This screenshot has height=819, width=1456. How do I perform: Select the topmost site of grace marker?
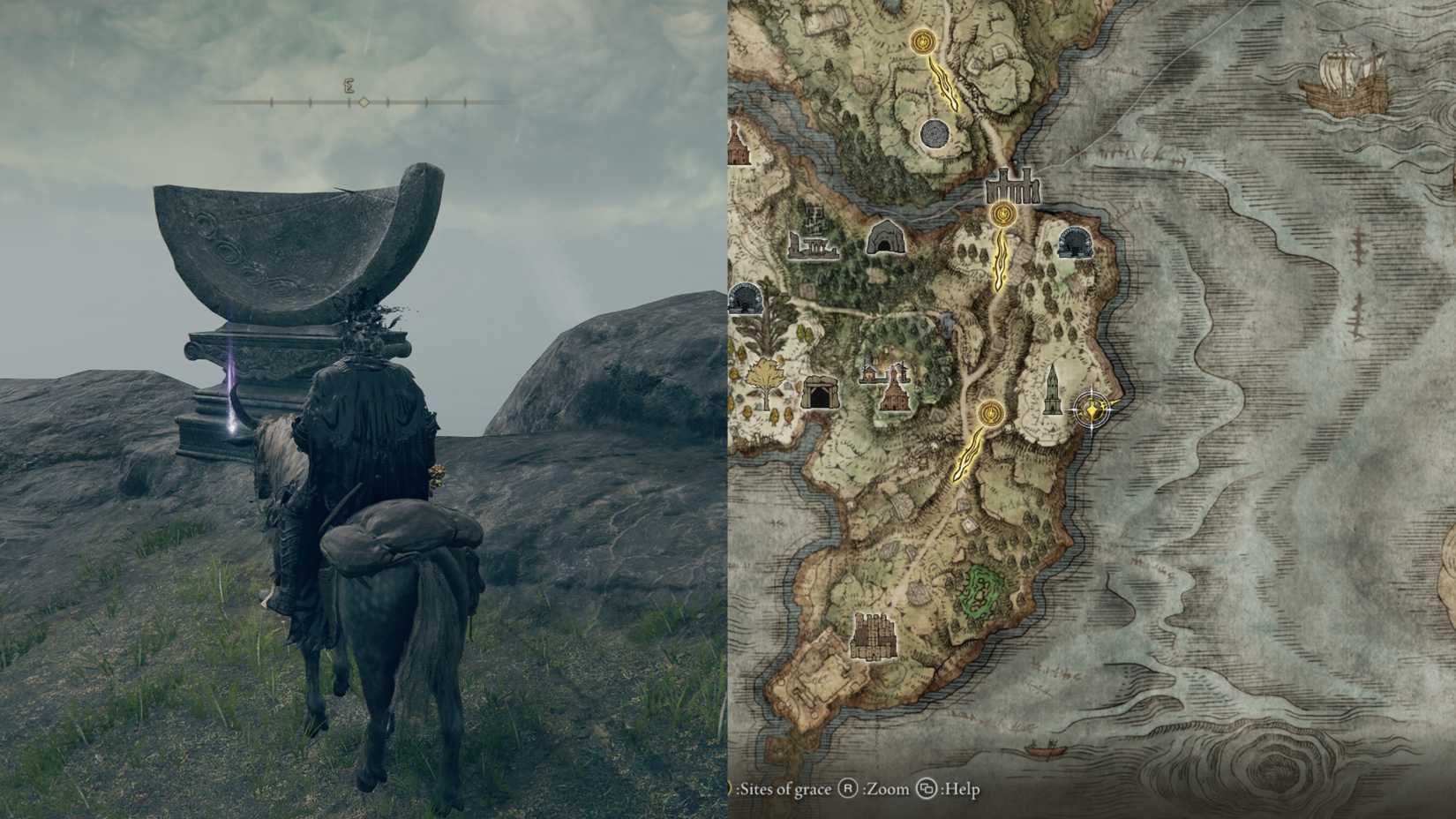(x=923, y=41)
